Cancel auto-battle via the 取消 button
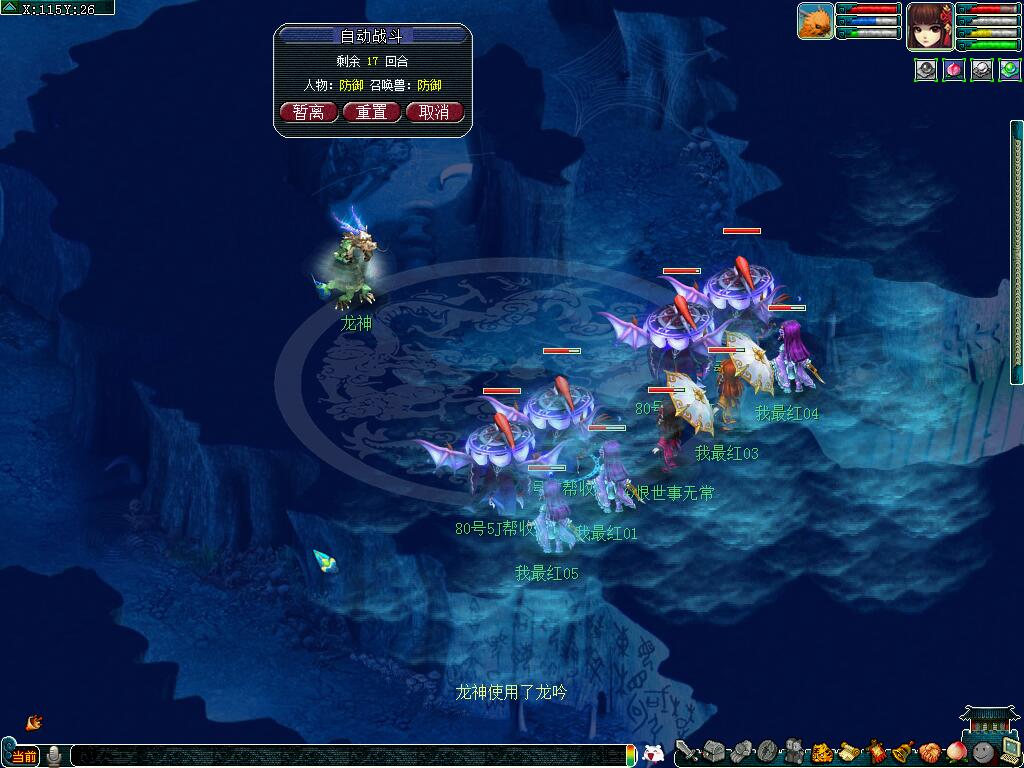Image resolution: width=1024 pixels, height=768 pixels. pyautogui.click(x=435, y=112)
